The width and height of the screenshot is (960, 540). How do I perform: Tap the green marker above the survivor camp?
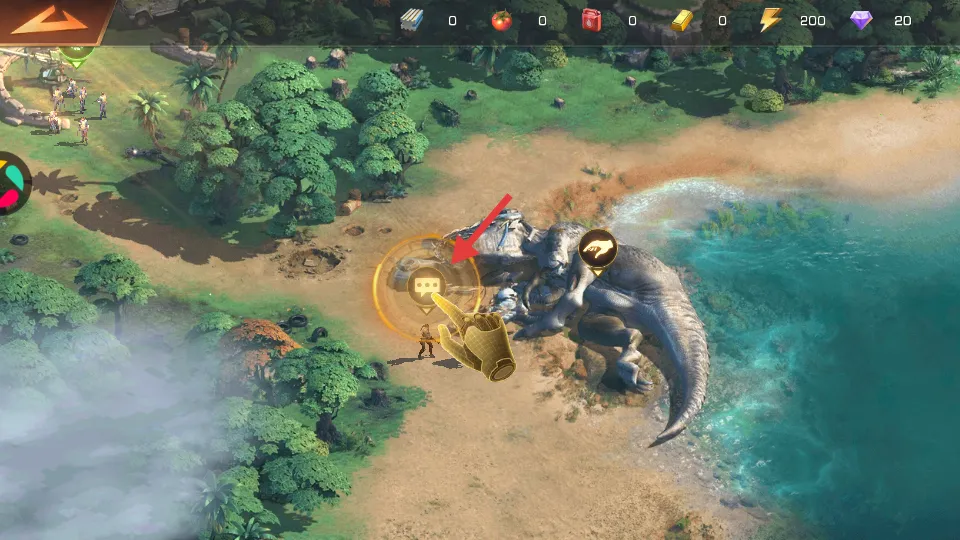tap(72, 53)
